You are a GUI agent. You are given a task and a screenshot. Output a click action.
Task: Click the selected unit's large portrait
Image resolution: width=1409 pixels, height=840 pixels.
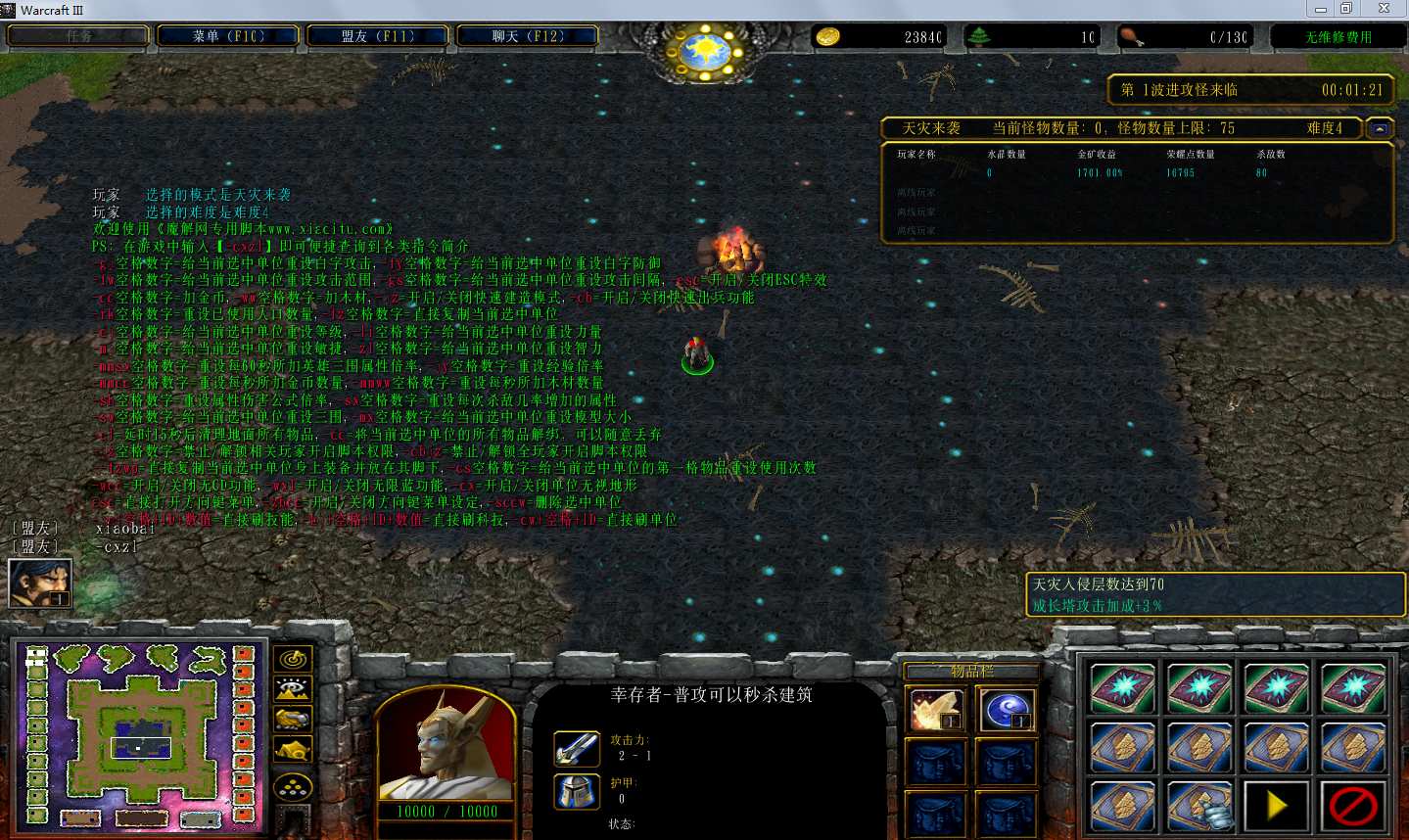(x=446, y=746)
